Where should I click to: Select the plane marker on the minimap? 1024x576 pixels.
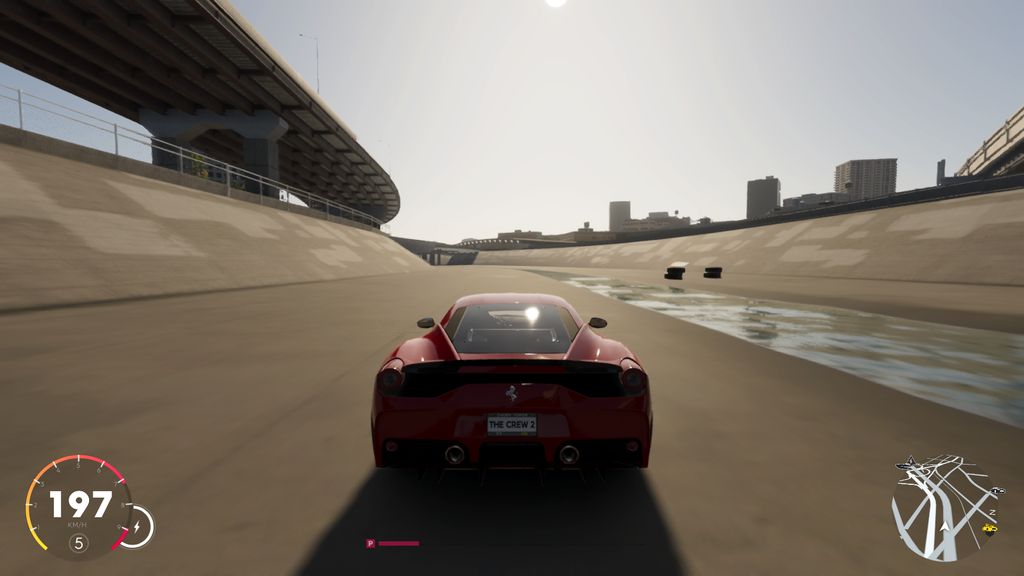tap(904, 464)
